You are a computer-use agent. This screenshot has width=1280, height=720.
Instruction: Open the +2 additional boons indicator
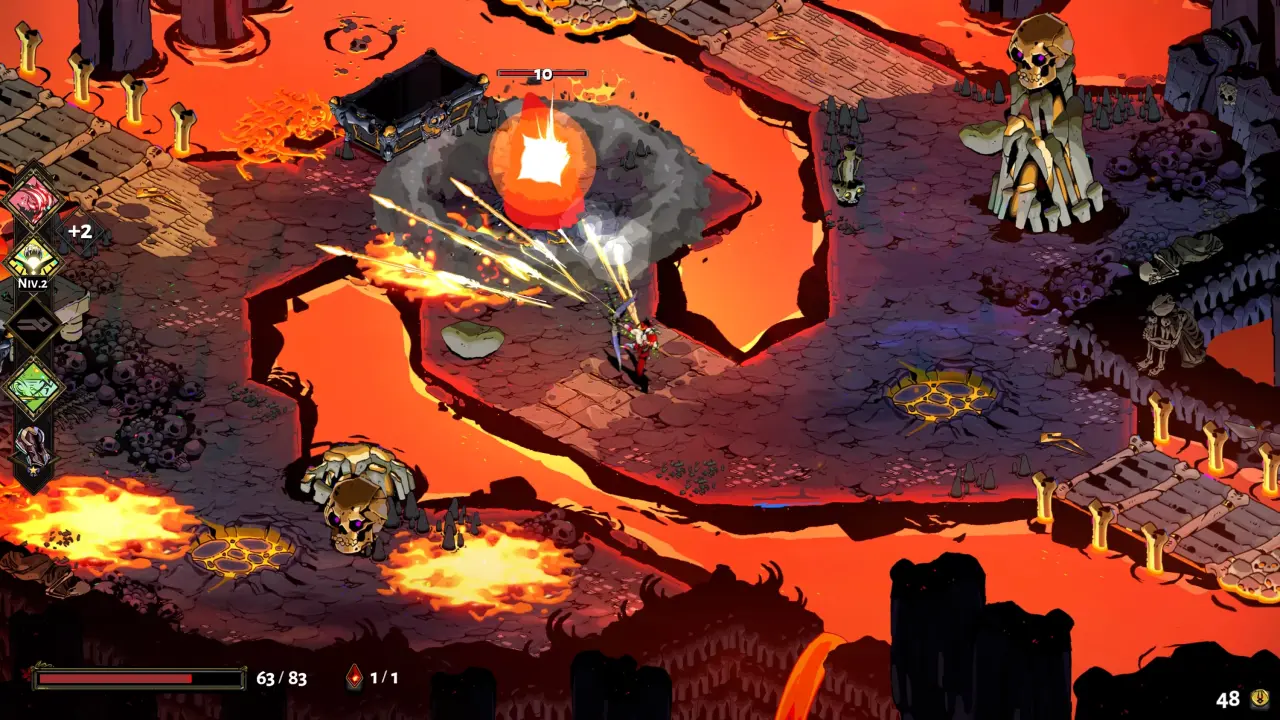click(80, 231)
